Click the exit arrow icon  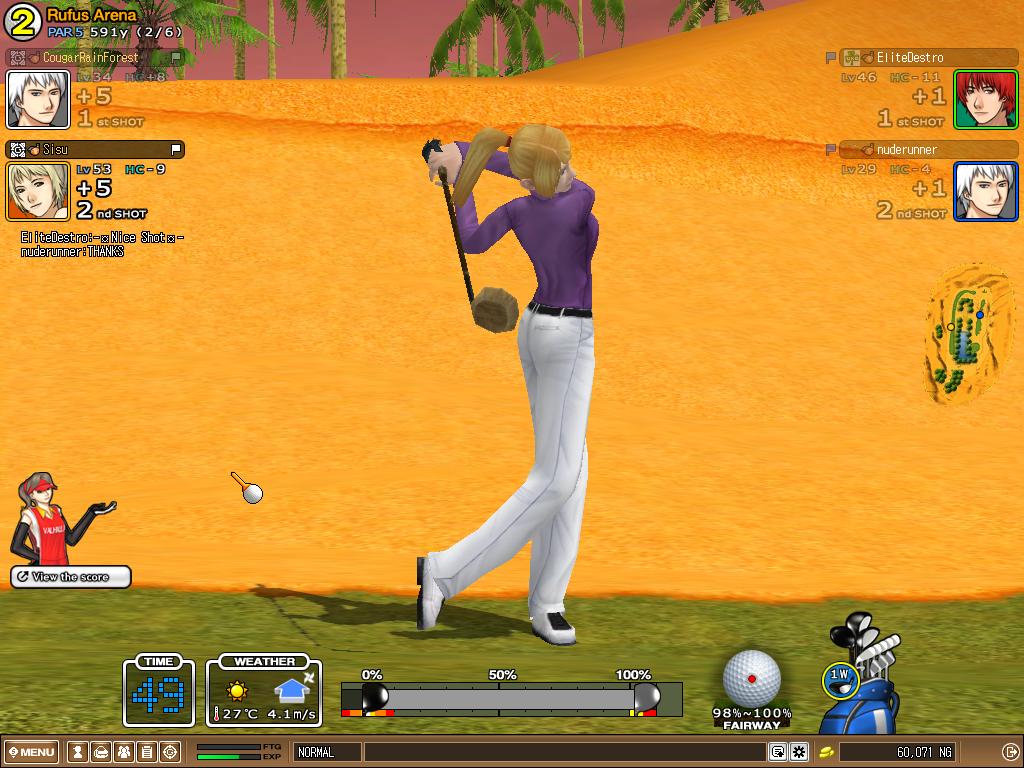click(x=1009, y=752)
